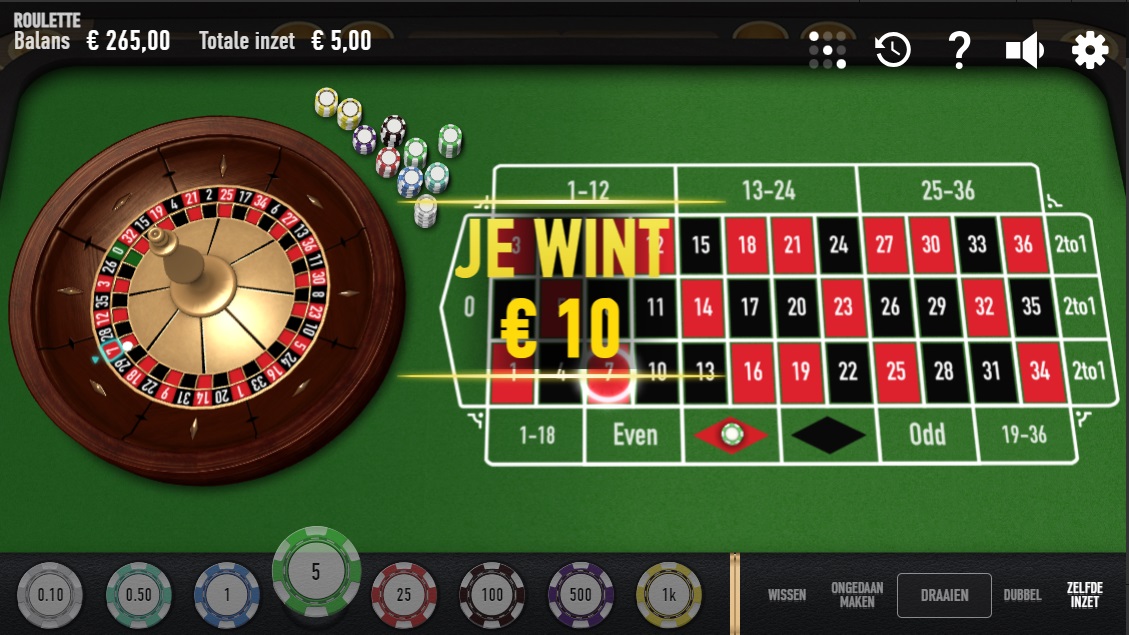Image resolution: width=1129 pixels, height=635 pixels.
Task: Select the red 25 chip
Action: 404,595
